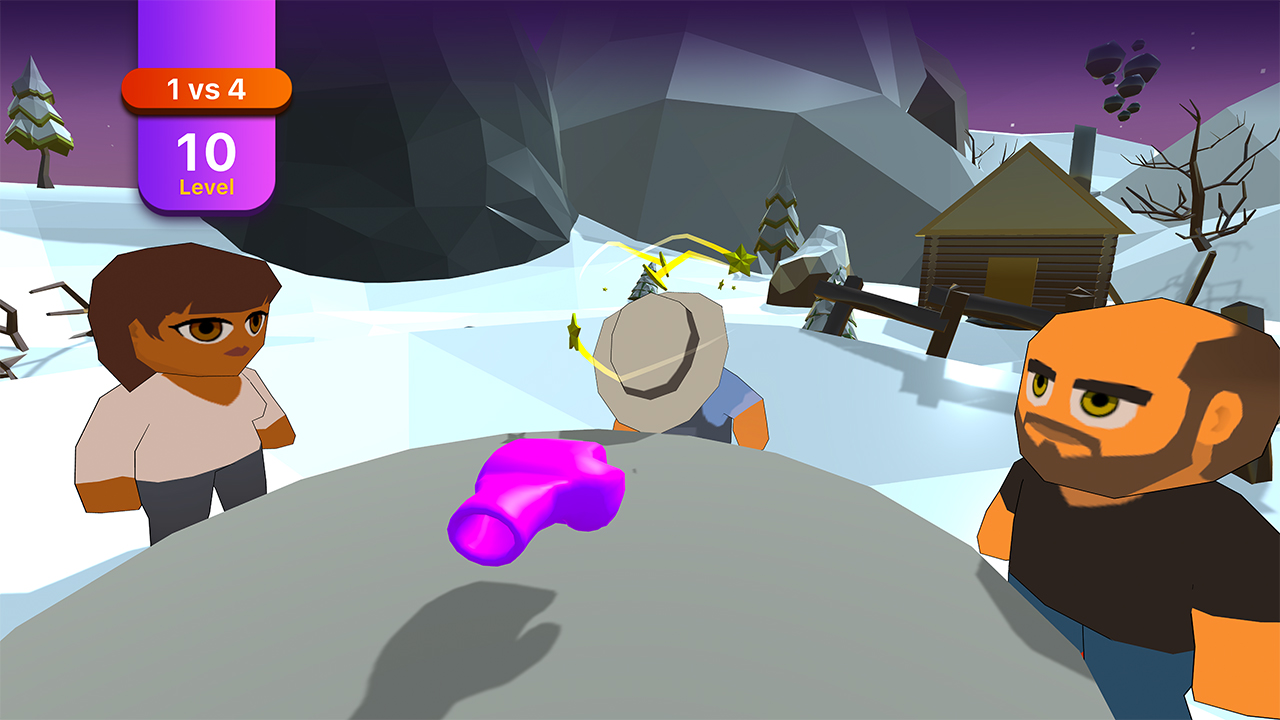The image size is (1280, 720).
Task: Click the orange 1 vs 4 badge
Action: point(205,89)
